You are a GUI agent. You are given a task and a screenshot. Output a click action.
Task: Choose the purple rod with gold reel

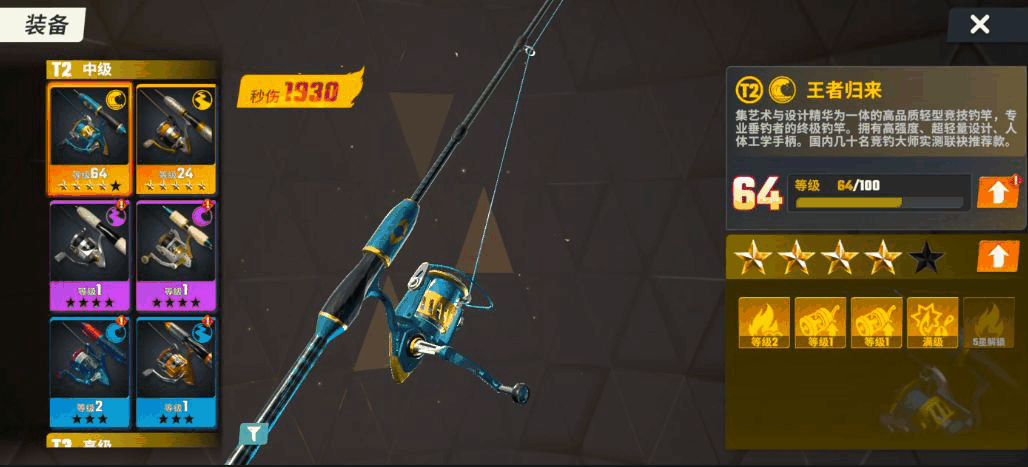[x=175, y=254]
